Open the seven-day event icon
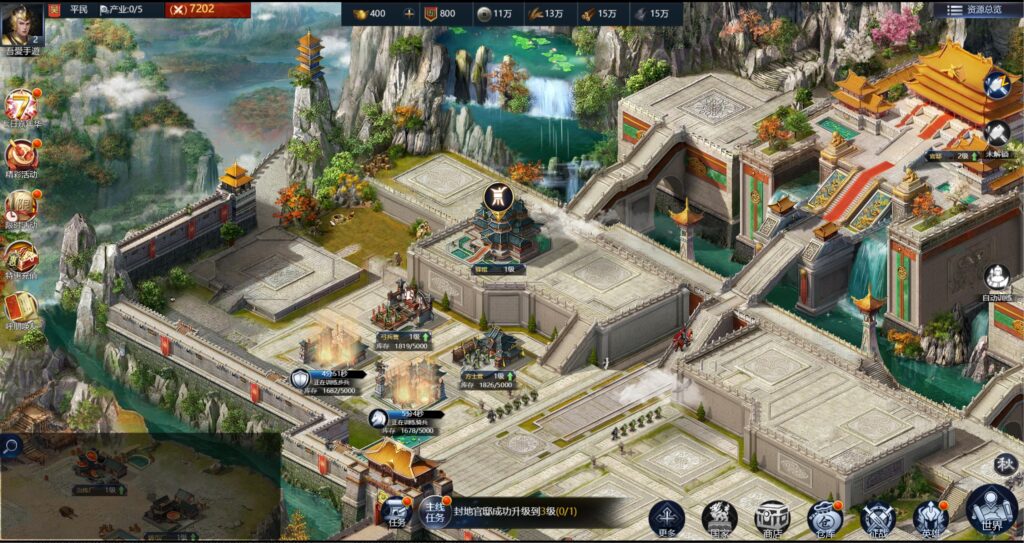This screenshot has width=1024, height=543. click(21, 106)
